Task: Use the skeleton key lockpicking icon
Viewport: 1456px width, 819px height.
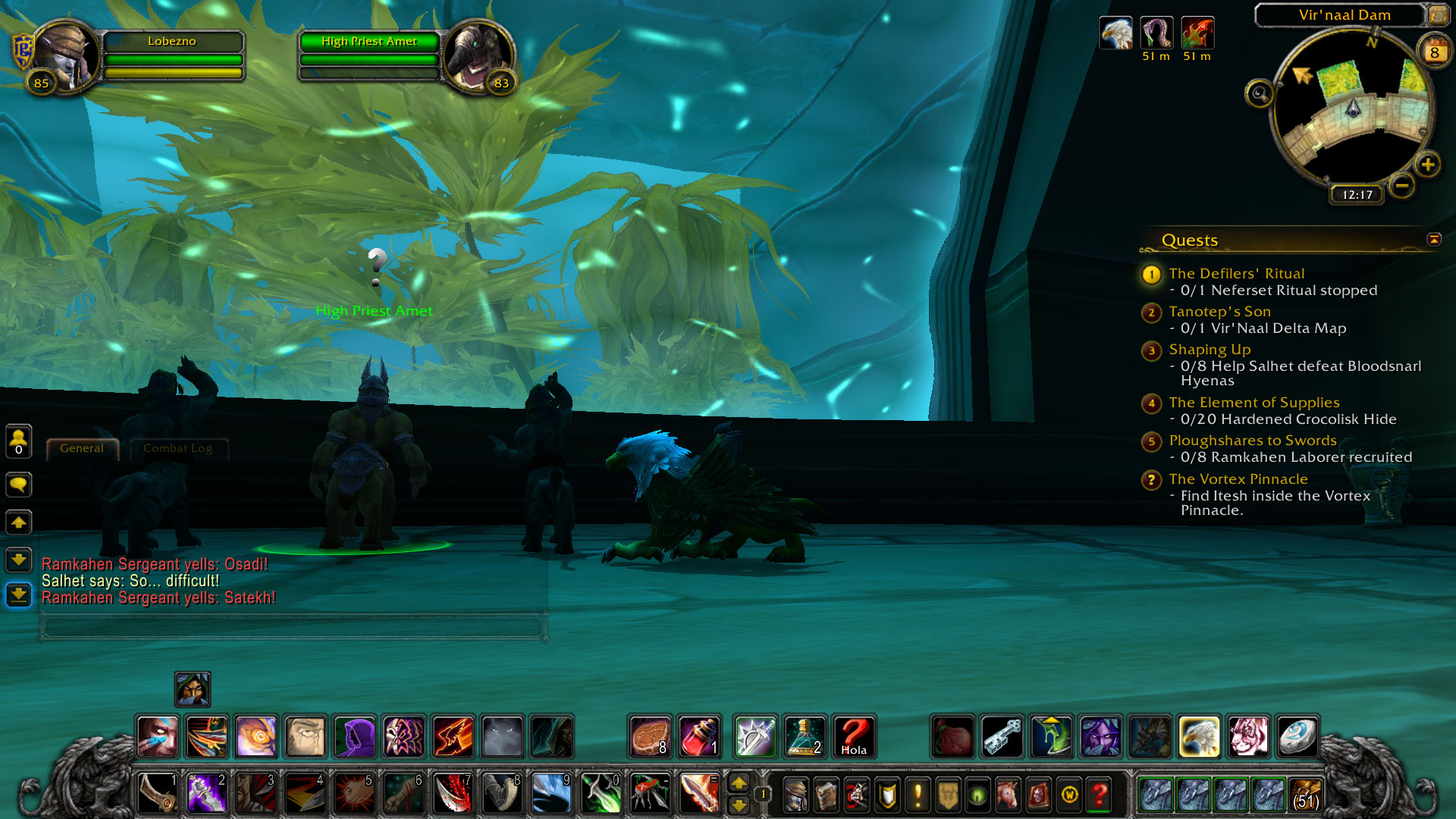Action: 1003,736
